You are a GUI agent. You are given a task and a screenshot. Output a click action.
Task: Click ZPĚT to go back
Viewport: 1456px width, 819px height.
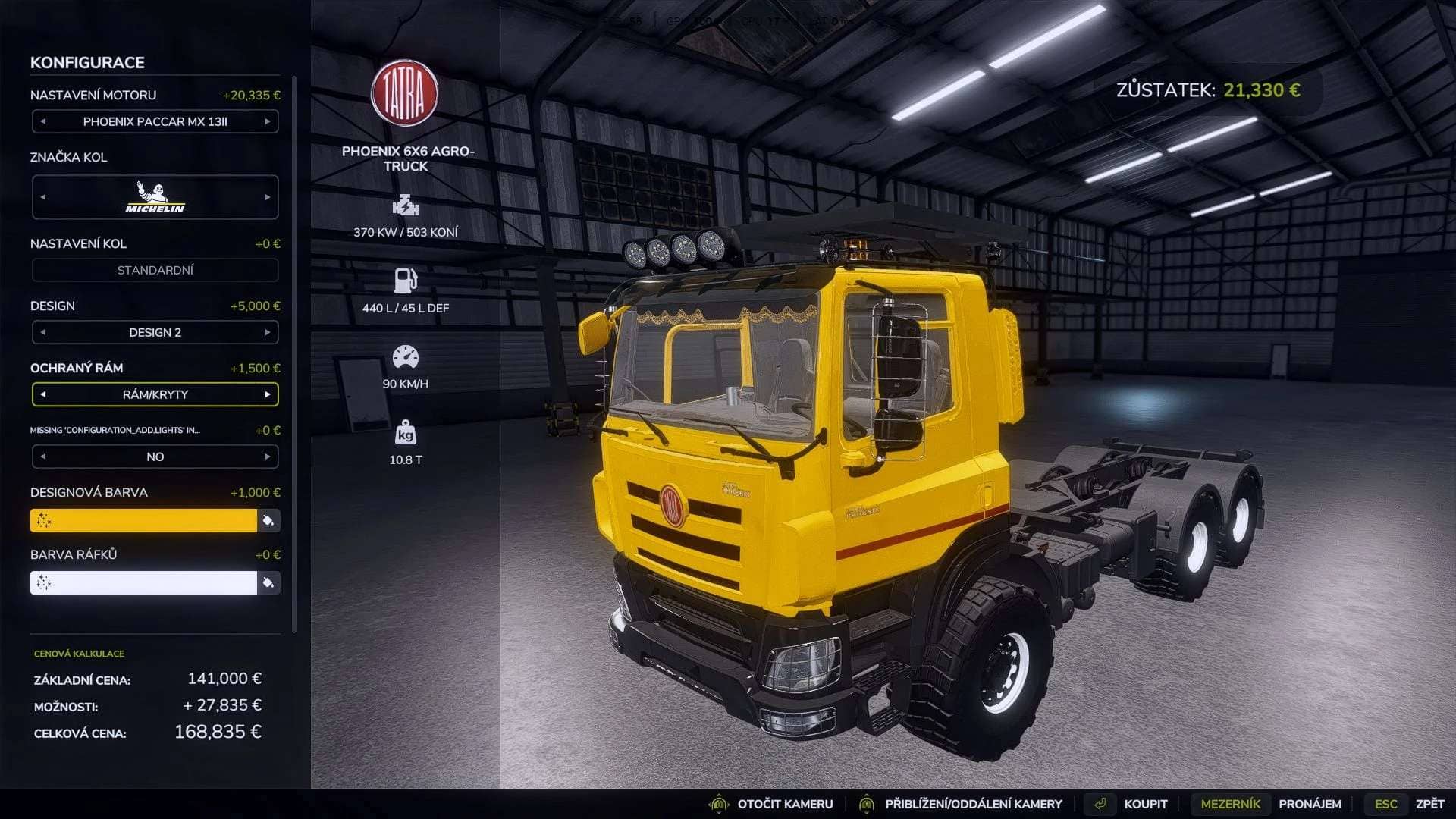tap(1431, 803)
